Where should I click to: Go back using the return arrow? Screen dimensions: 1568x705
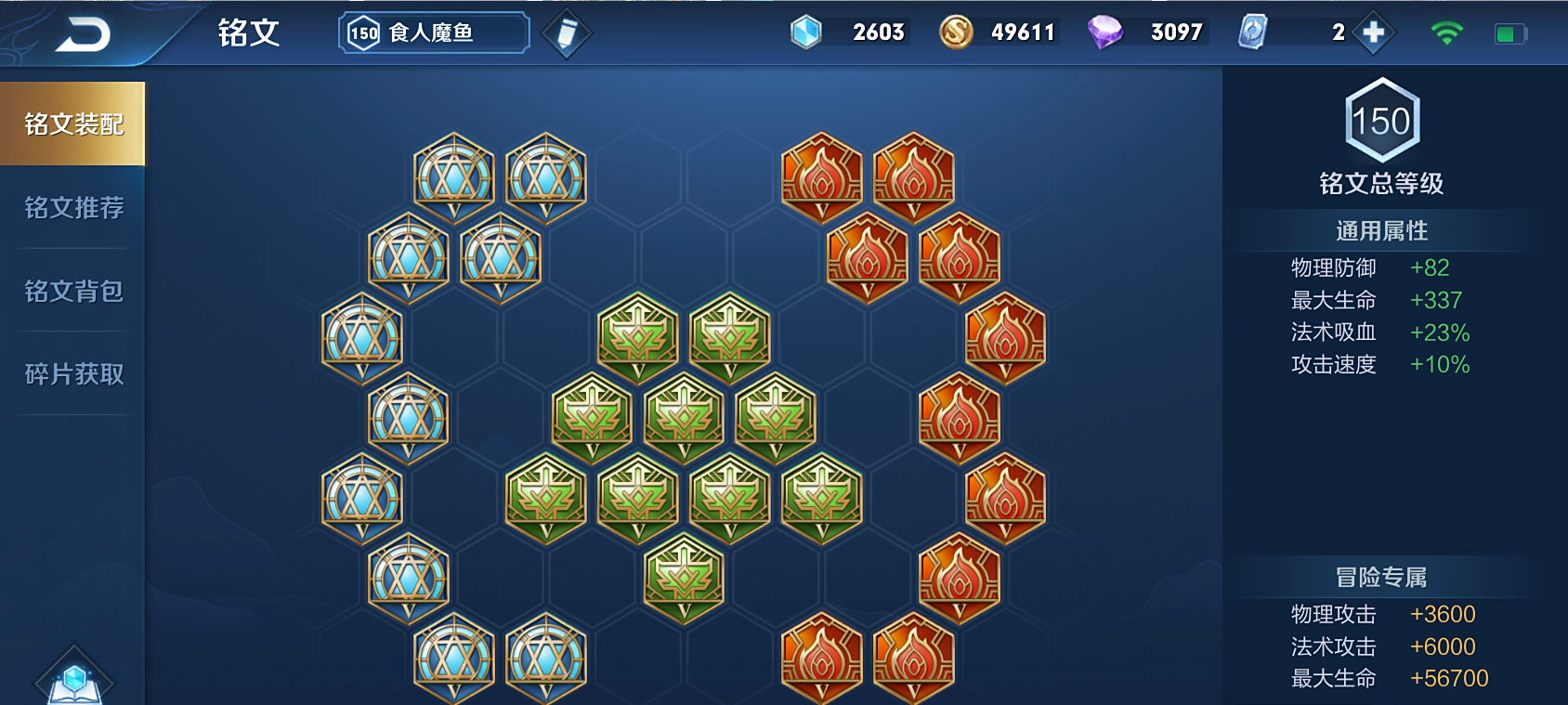[83, 35]
